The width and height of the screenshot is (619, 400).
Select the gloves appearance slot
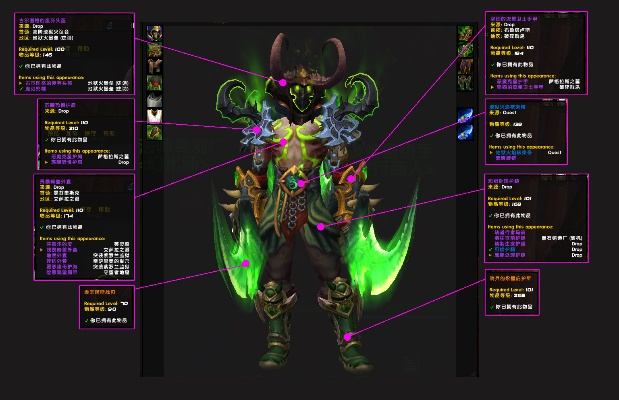(x=465, y=32)
